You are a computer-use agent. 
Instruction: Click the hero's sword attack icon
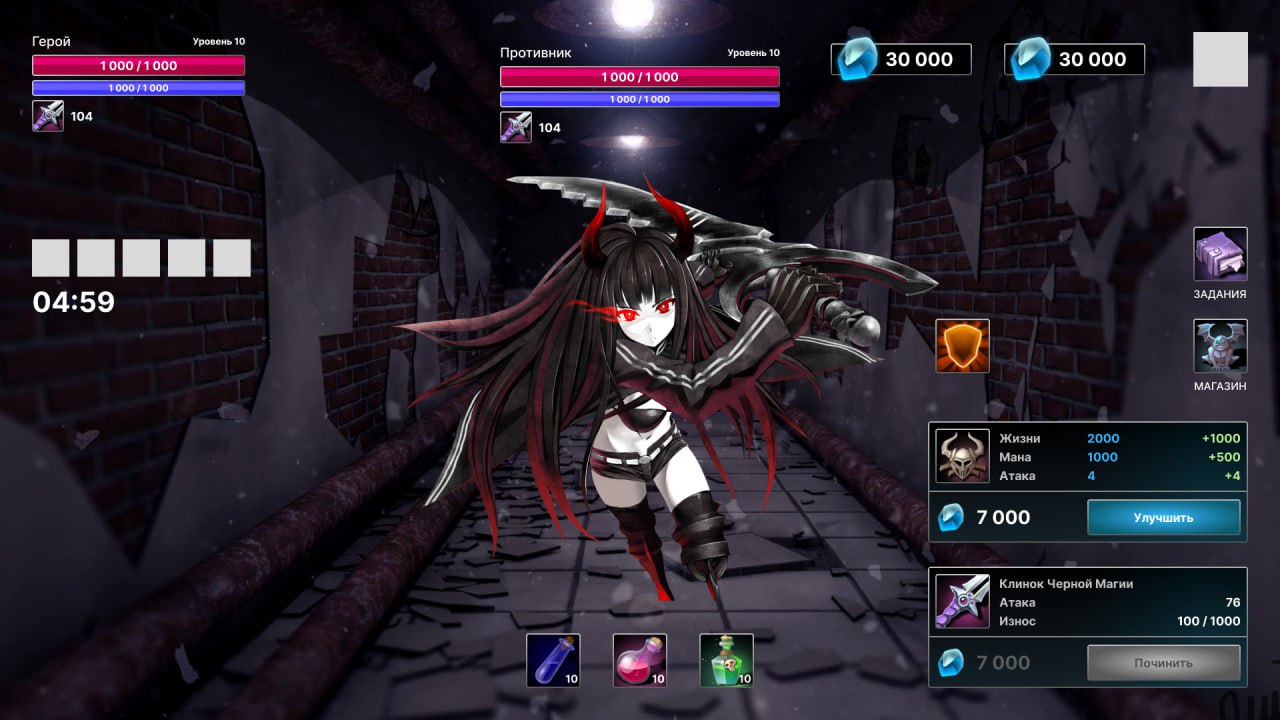(48, 116)
